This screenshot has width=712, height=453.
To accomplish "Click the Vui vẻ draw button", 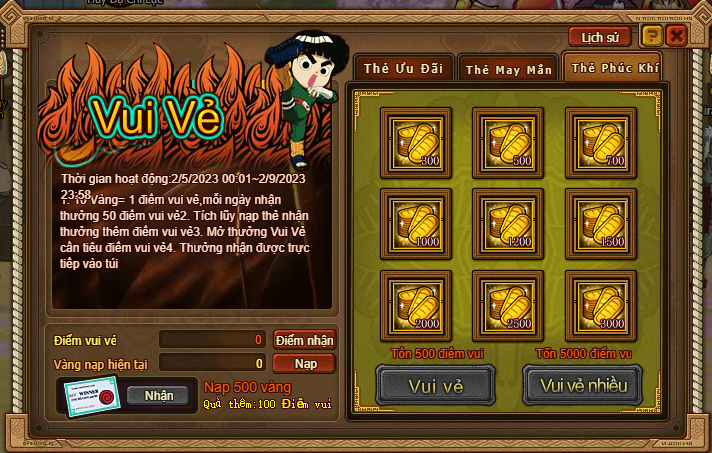I will (435, 385).
